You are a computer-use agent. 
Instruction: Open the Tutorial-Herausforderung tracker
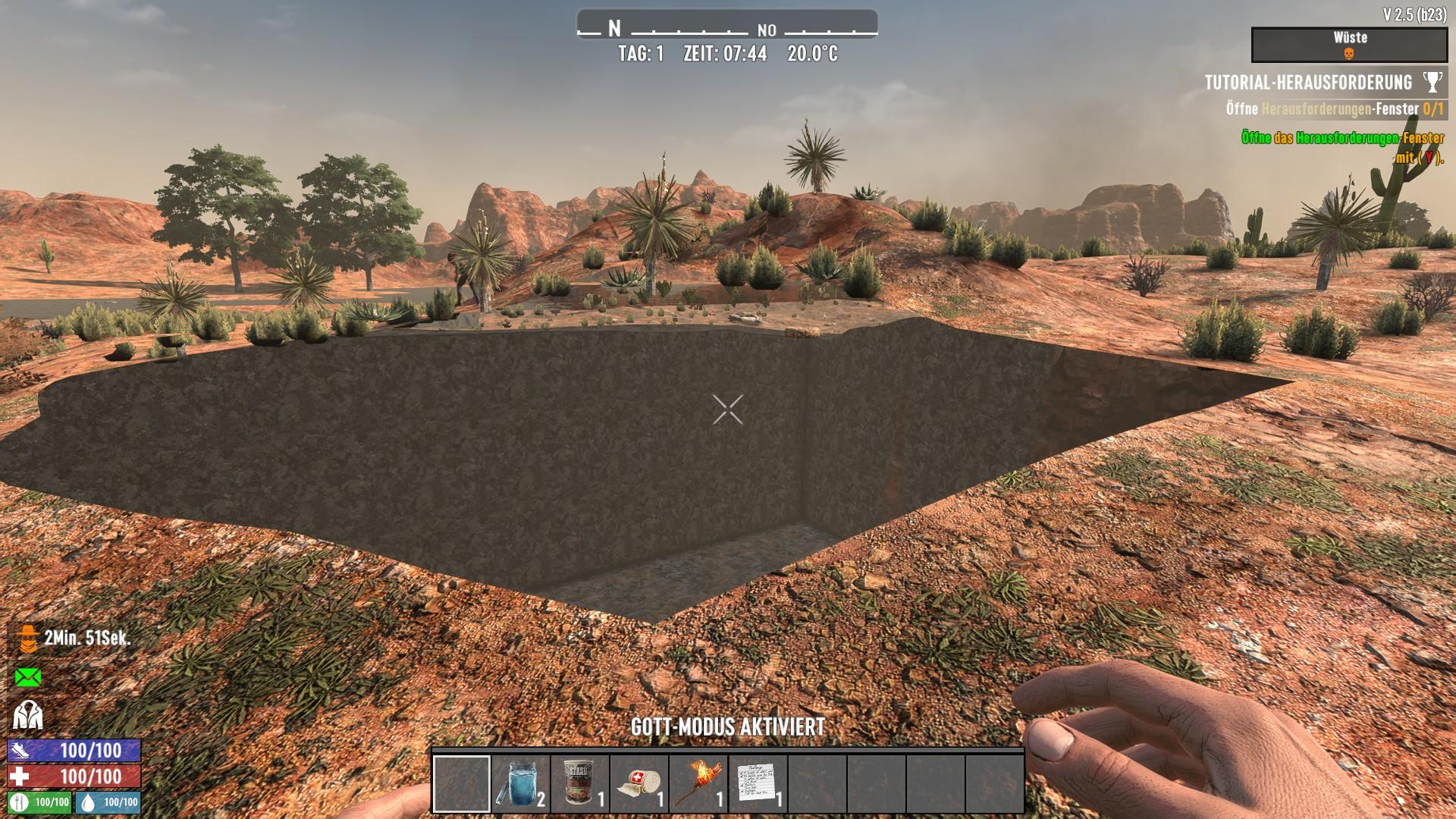click(1308, 82)
